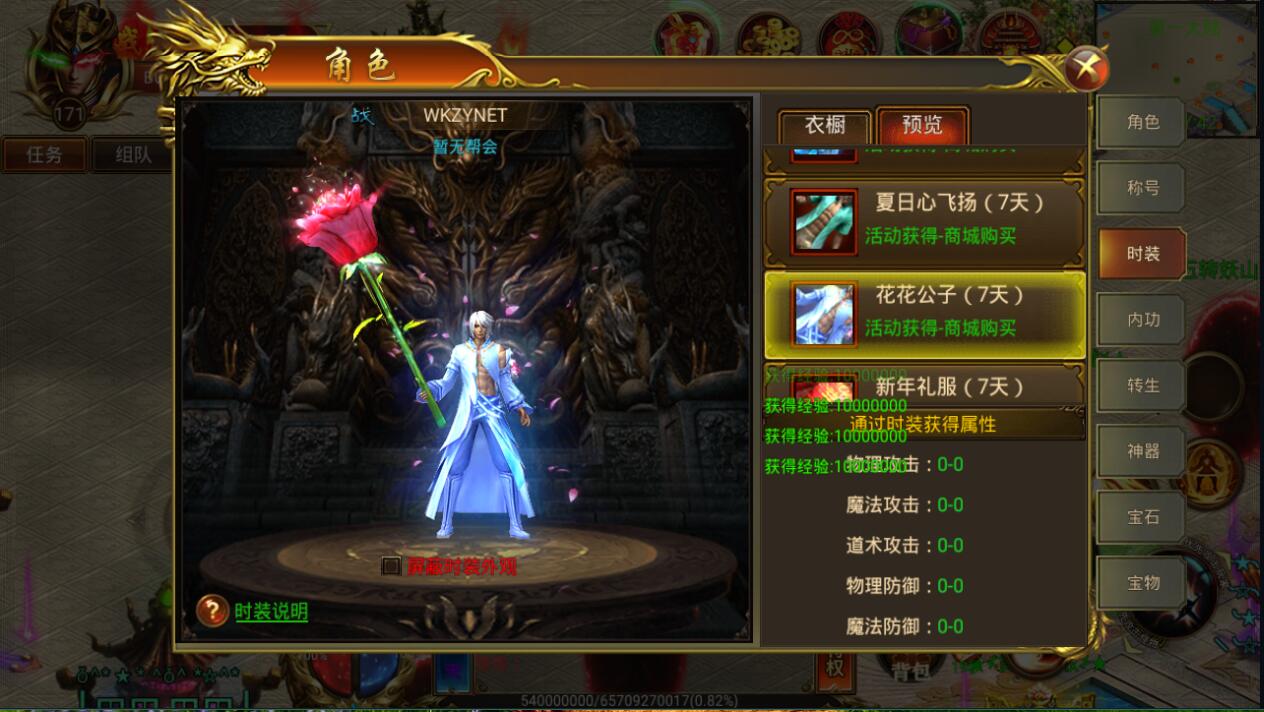Show the 神器 artifact tab
1264x712 pixels.
point(1142,452)
